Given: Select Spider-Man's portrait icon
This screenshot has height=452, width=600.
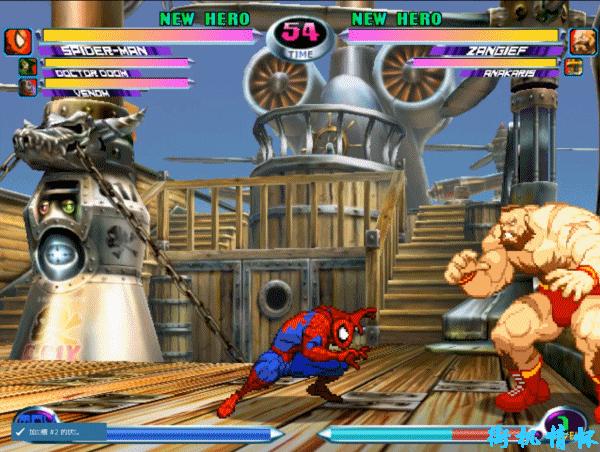Looking at the screenshot, I should coord(18,42).
